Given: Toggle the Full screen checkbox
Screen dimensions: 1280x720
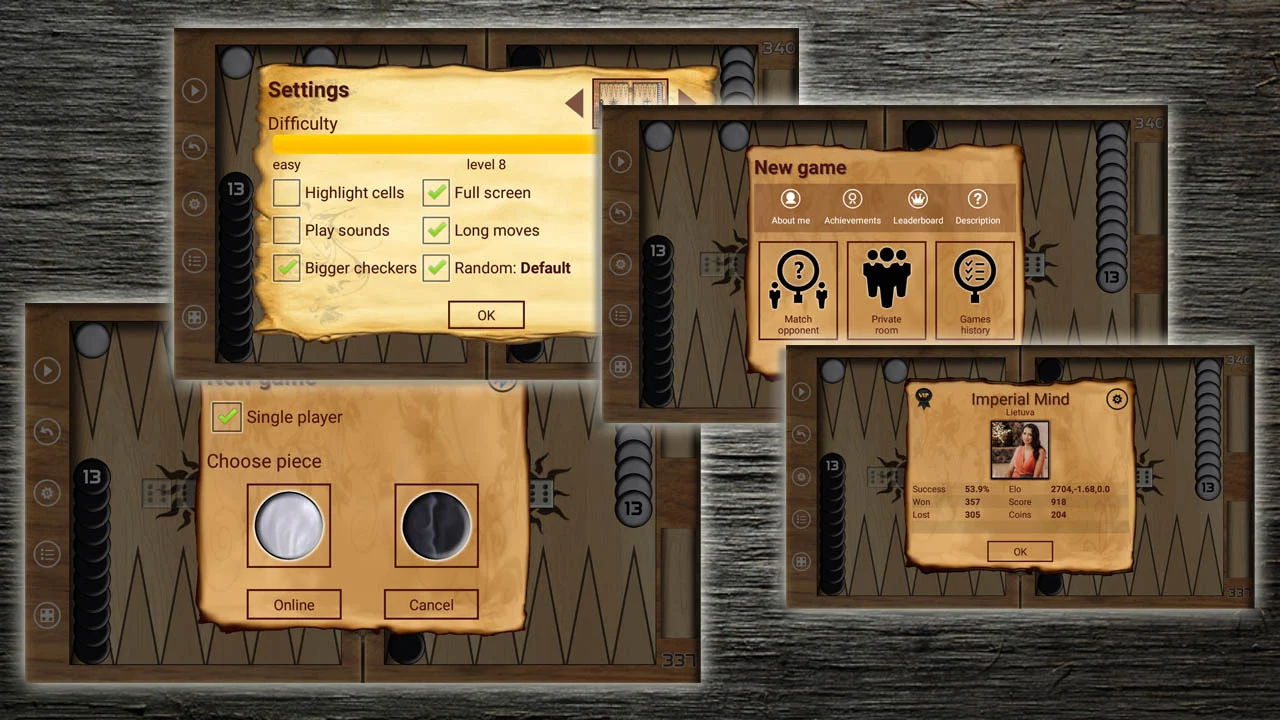Looking at the screenshot, I should 436,192.
